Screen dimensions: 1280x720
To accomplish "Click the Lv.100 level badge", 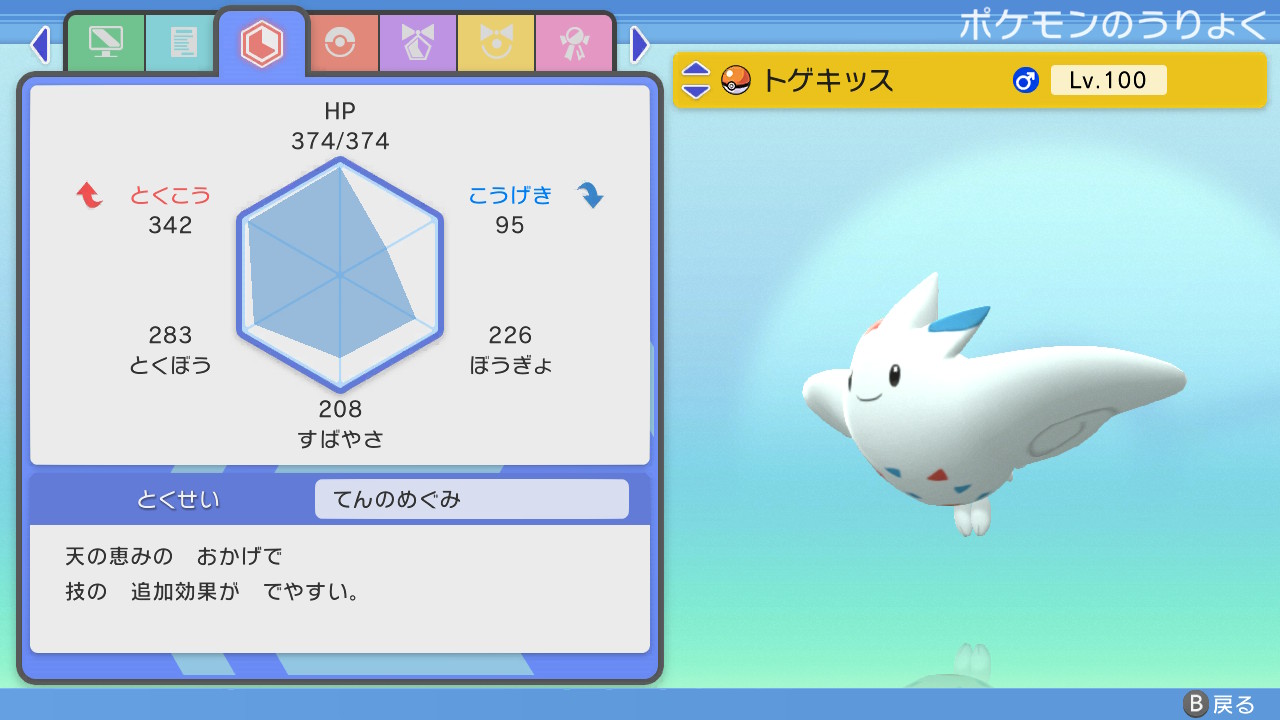I will coord(1109,80).
